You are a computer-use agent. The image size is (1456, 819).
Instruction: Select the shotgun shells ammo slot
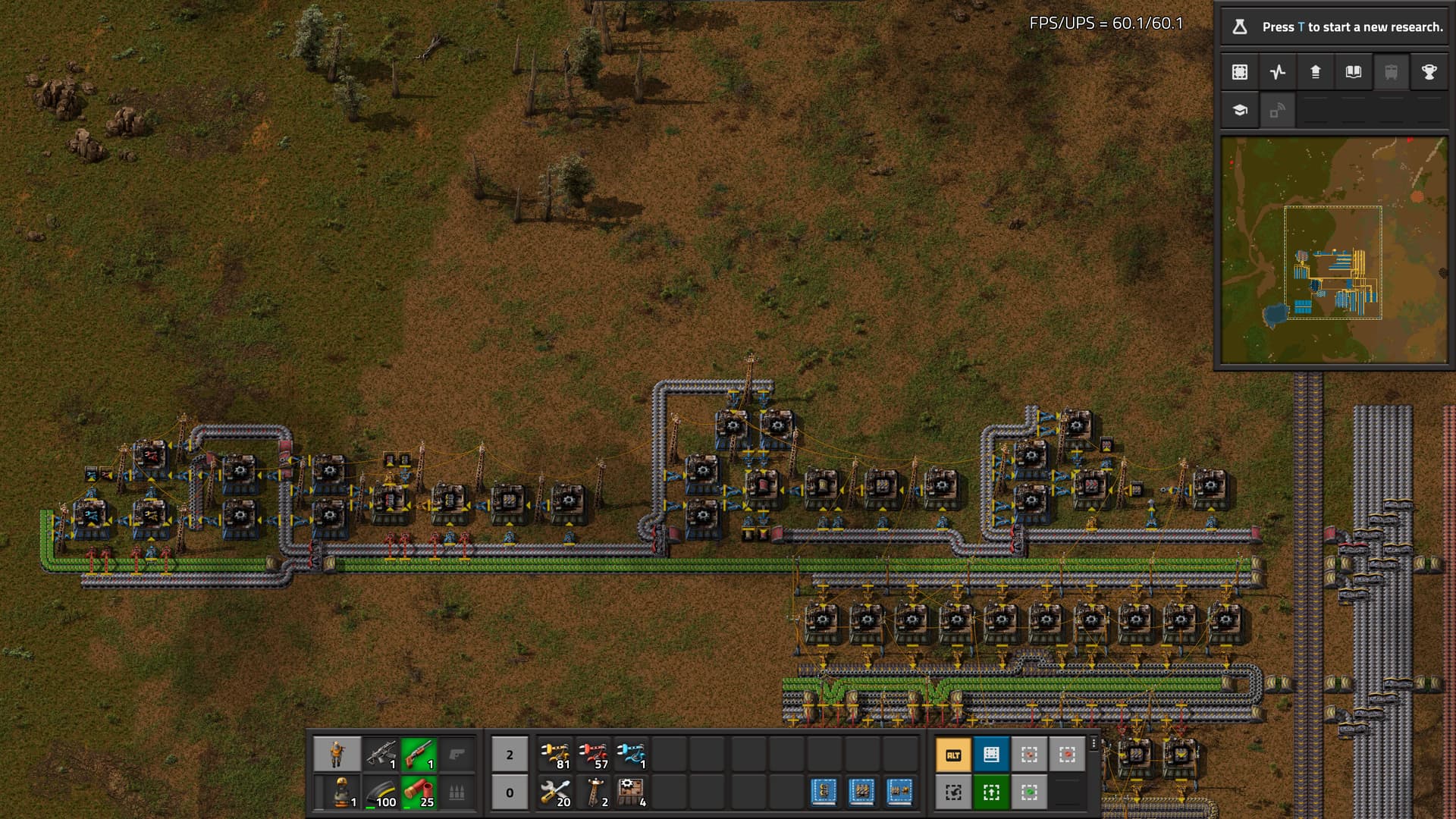click(x=419, y=792)
